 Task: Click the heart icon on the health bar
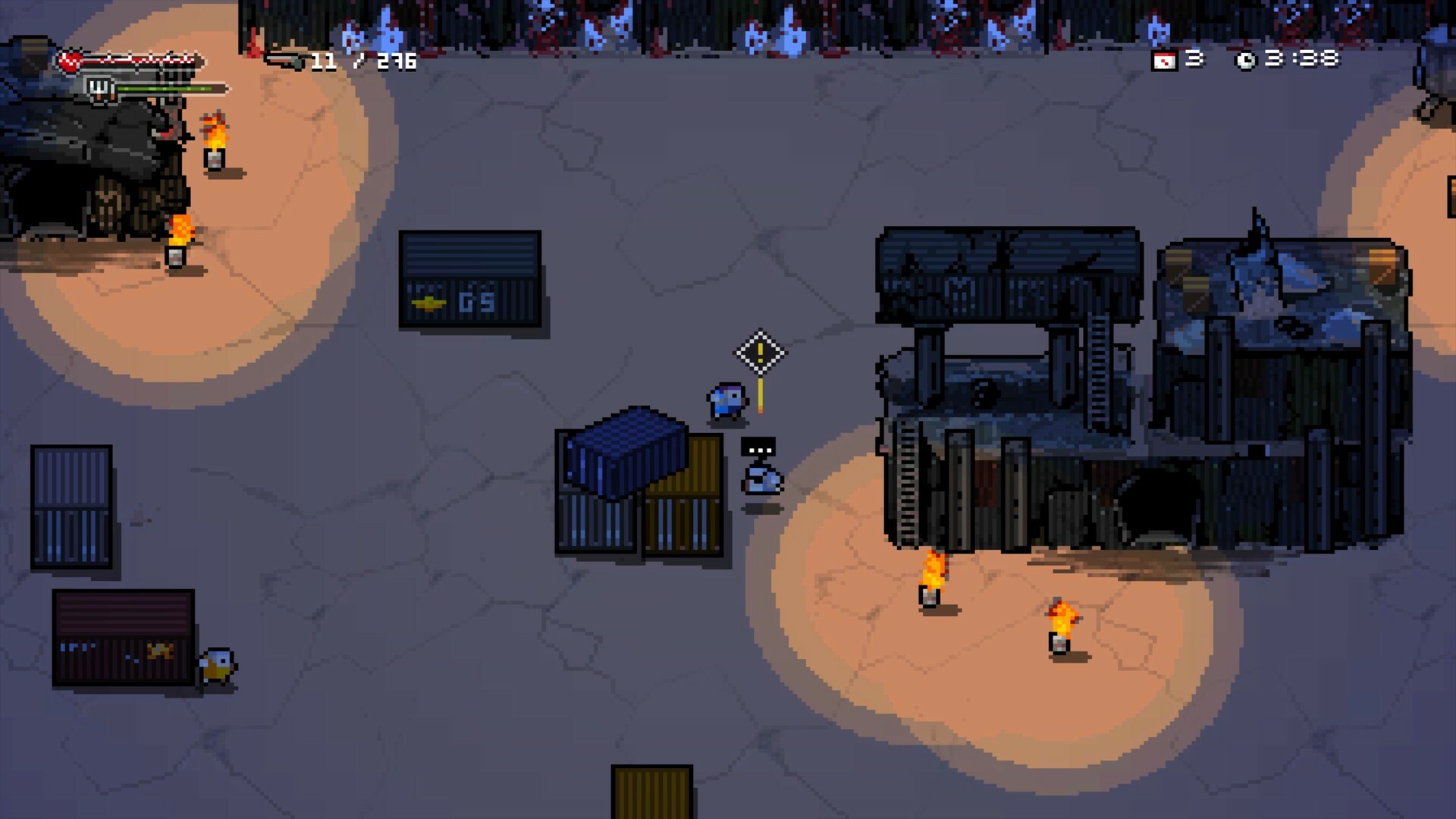pyautogui.click(x=69, y=62)
